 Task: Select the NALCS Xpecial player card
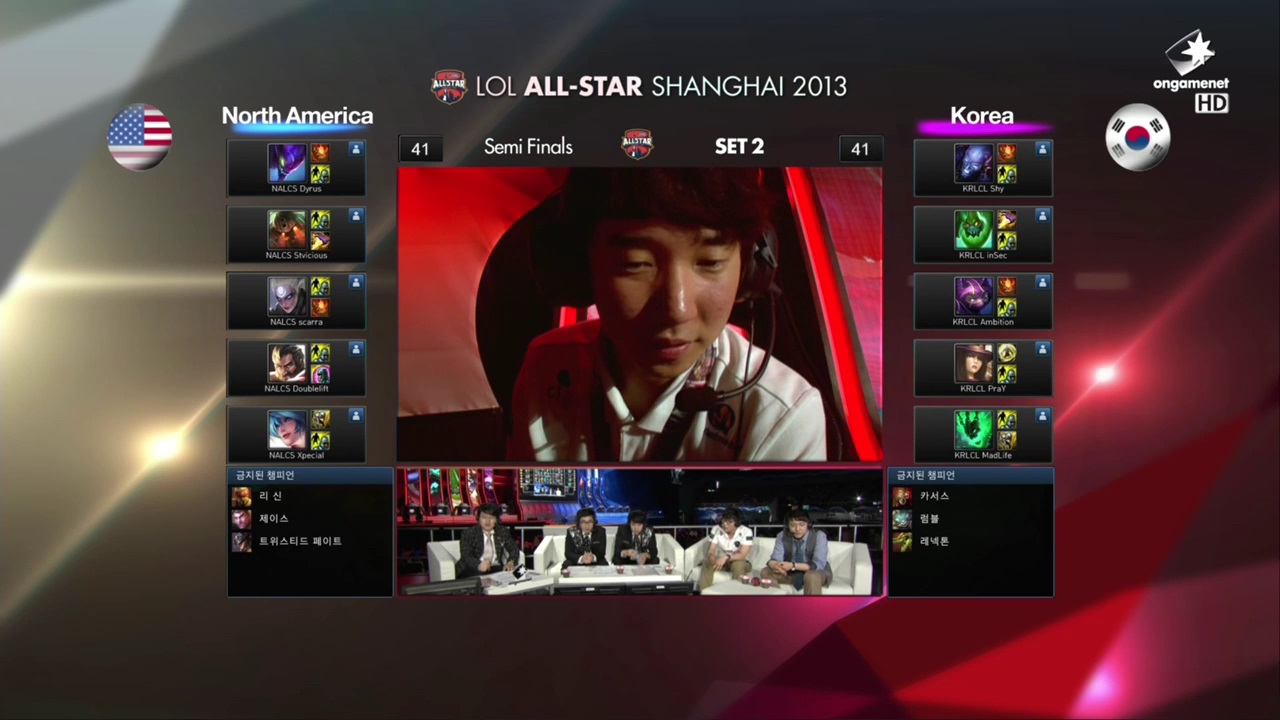(x=296, y=435)
